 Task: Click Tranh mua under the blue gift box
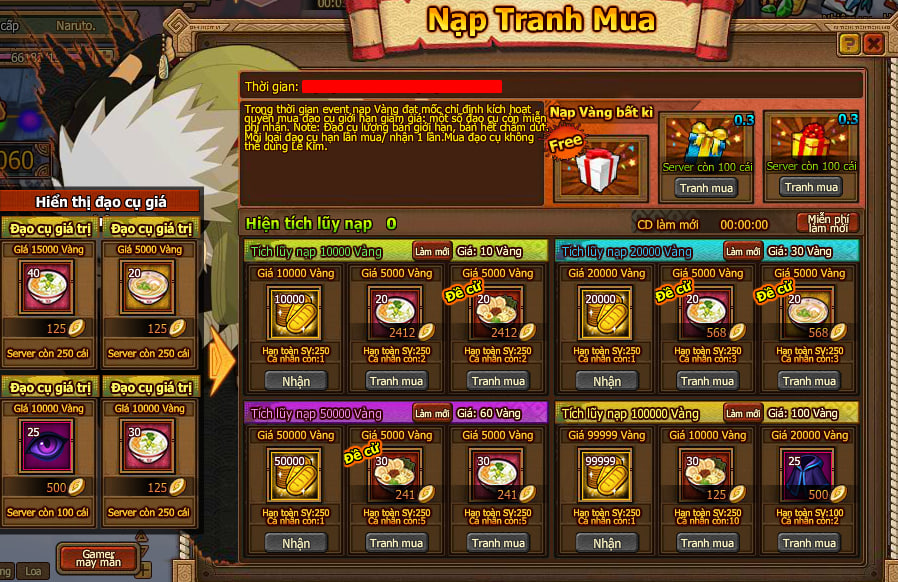click(x=706, y=187)
